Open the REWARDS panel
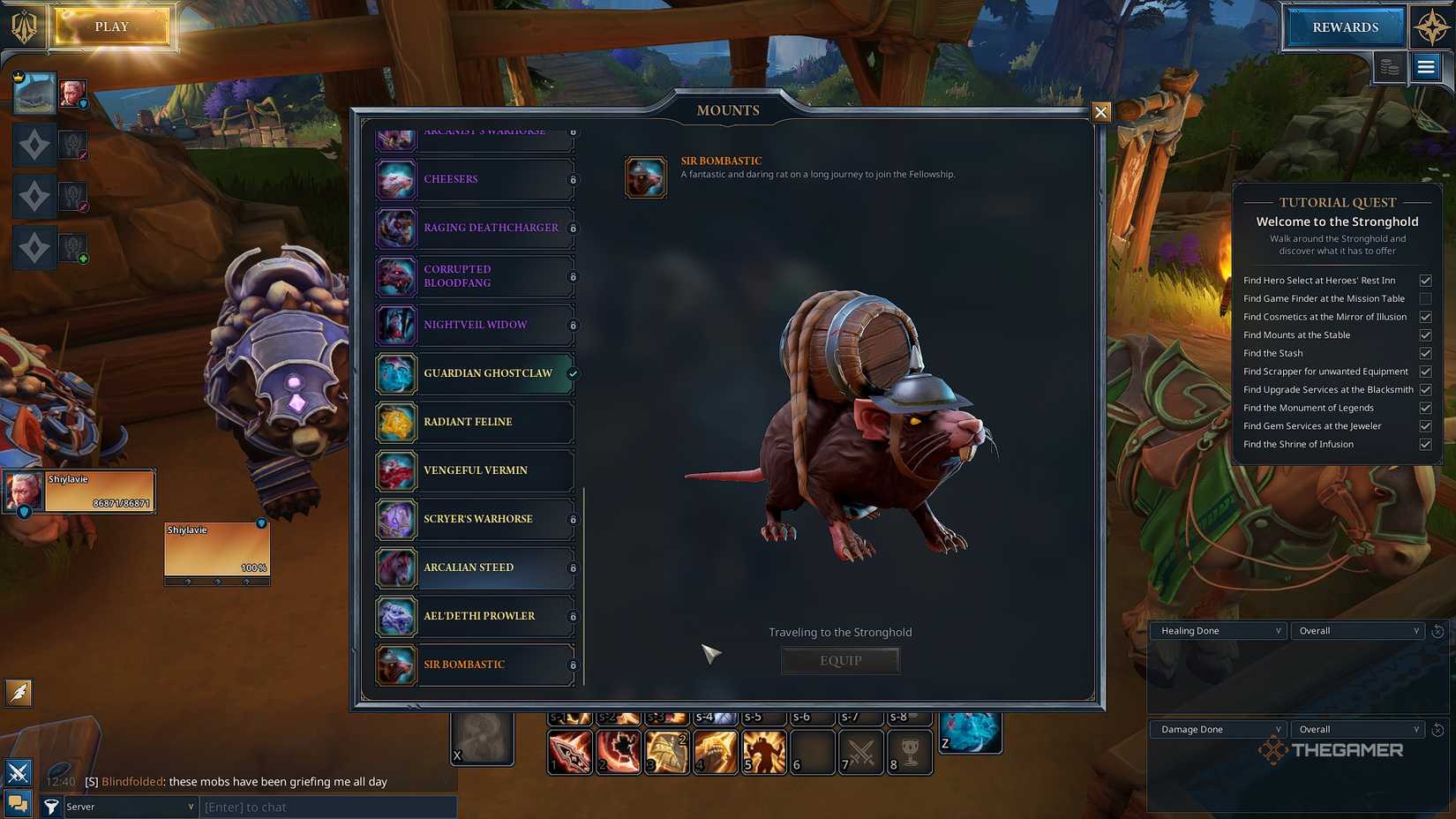 click(x=1344, y=26)
